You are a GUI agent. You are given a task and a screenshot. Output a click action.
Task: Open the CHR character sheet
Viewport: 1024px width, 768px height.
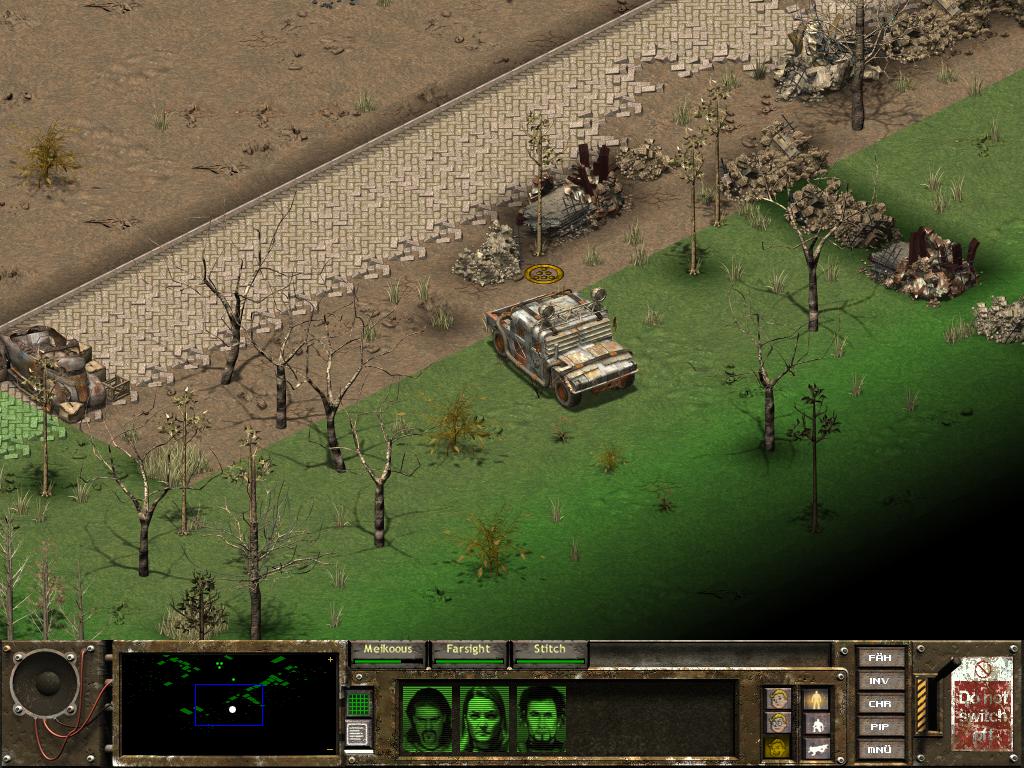(x=880, y=704)
